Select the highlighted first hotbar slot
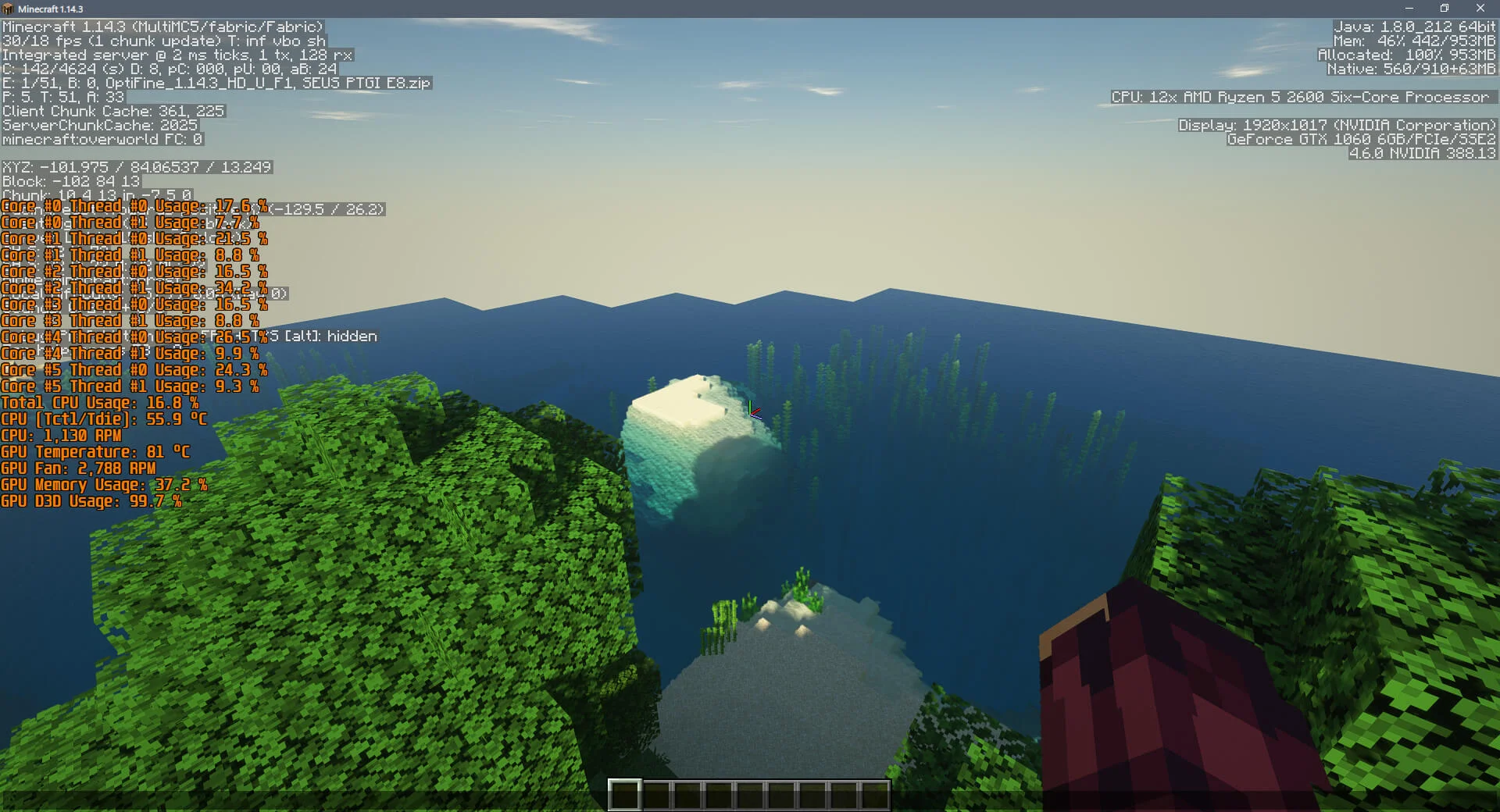The height and width of the screenshot is (812, 1500). point(624,795)
